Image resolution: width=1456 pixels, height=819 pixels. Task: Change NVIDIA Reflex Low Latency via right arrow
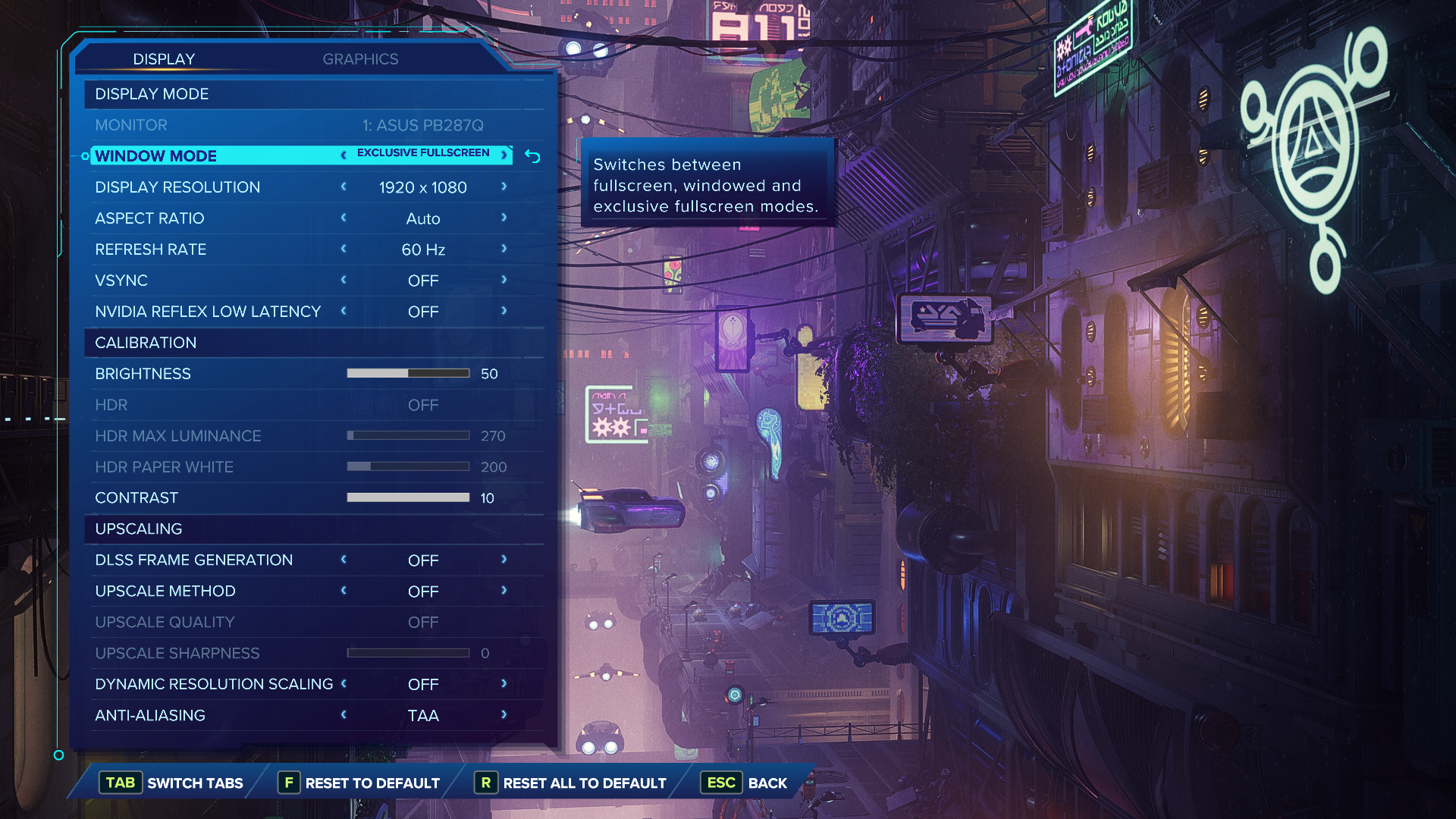(x=504, y=311)
